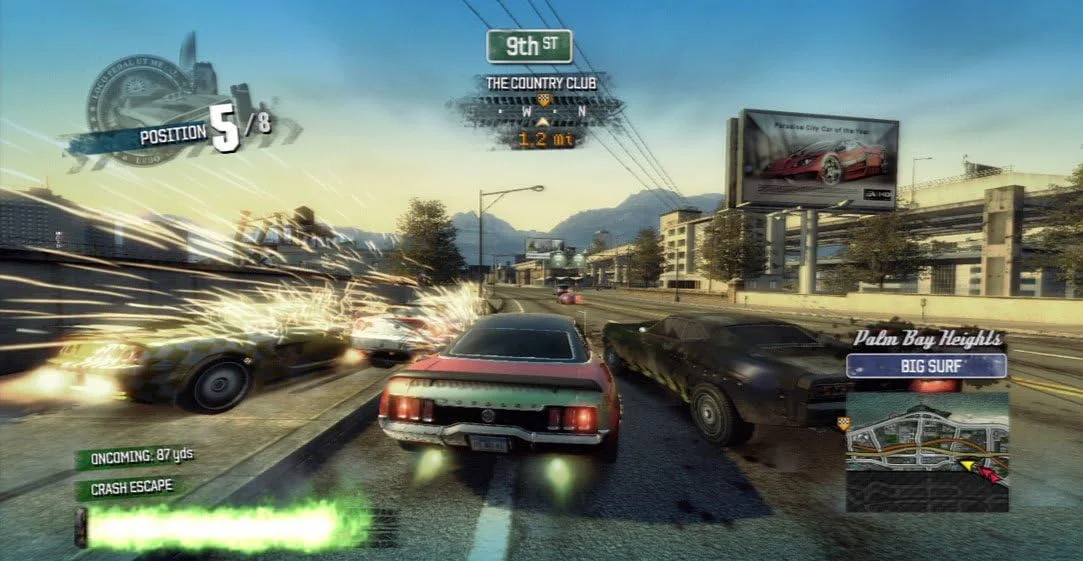Screen dimensions: 1083x561
Task: Select the 9th ST street sign
Action: [529, 46]
